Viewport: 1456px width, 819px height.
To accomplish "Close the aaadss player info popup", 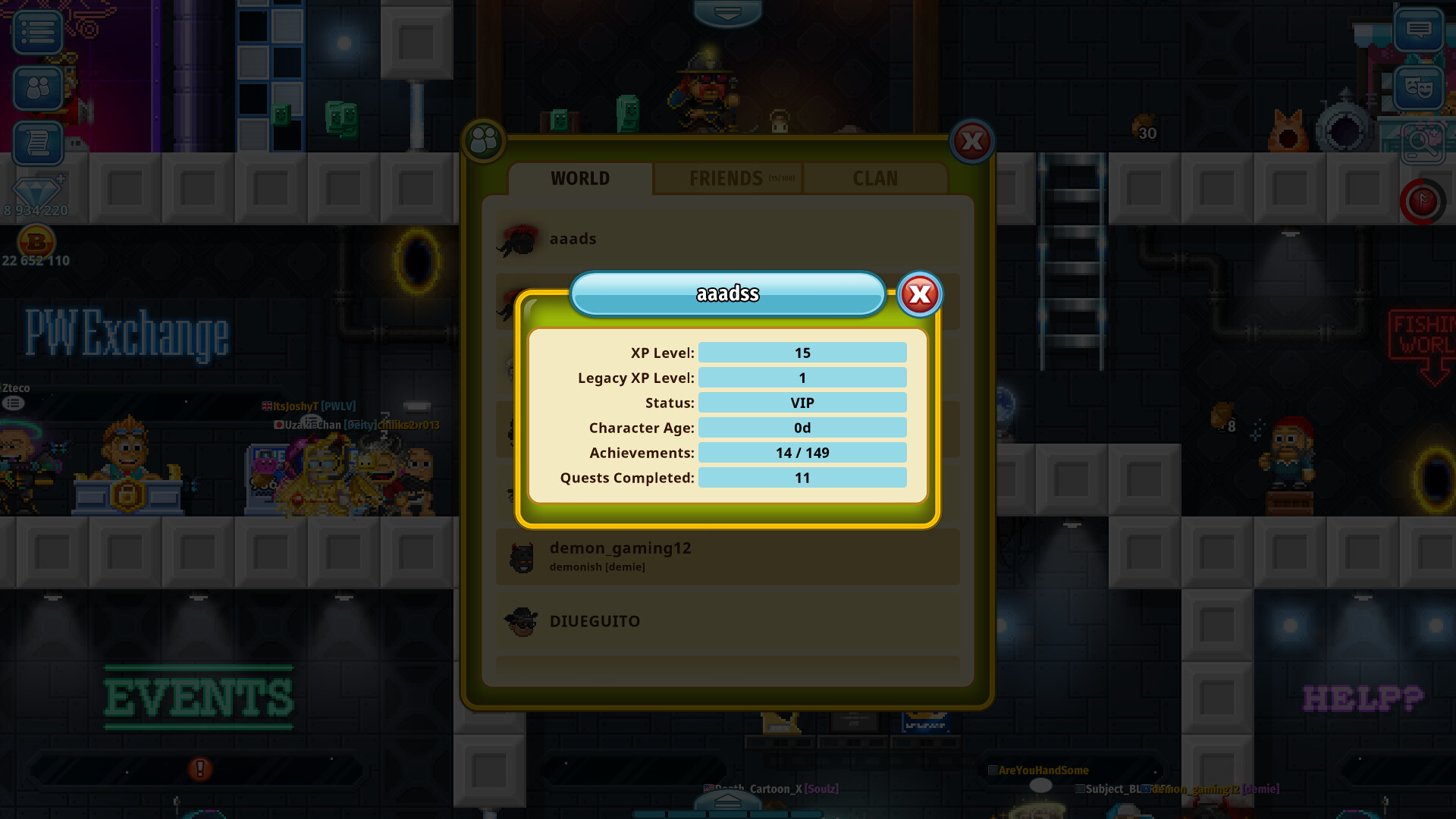I will point(920,294).
